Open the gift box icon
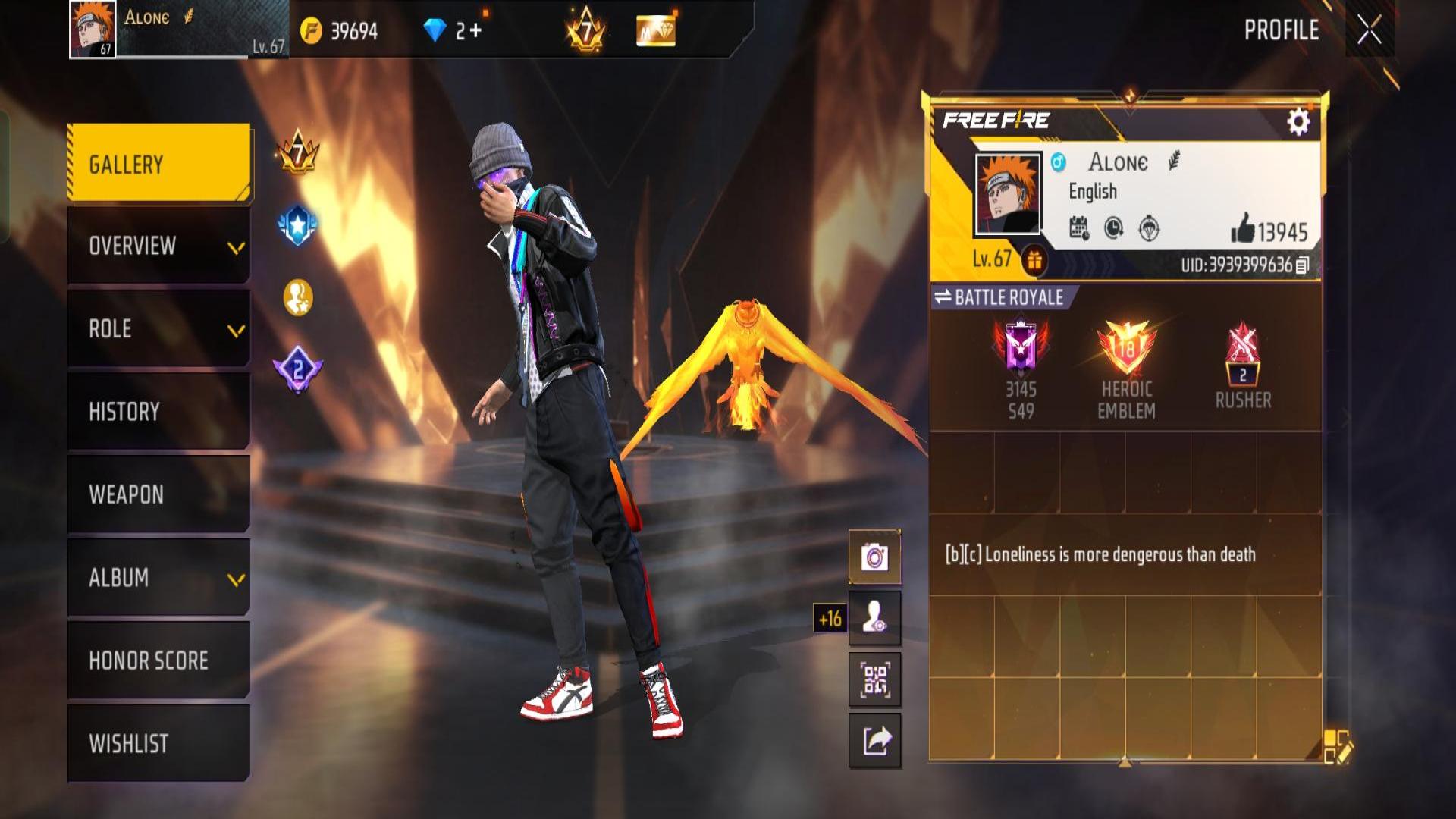 pos(1034,260)
